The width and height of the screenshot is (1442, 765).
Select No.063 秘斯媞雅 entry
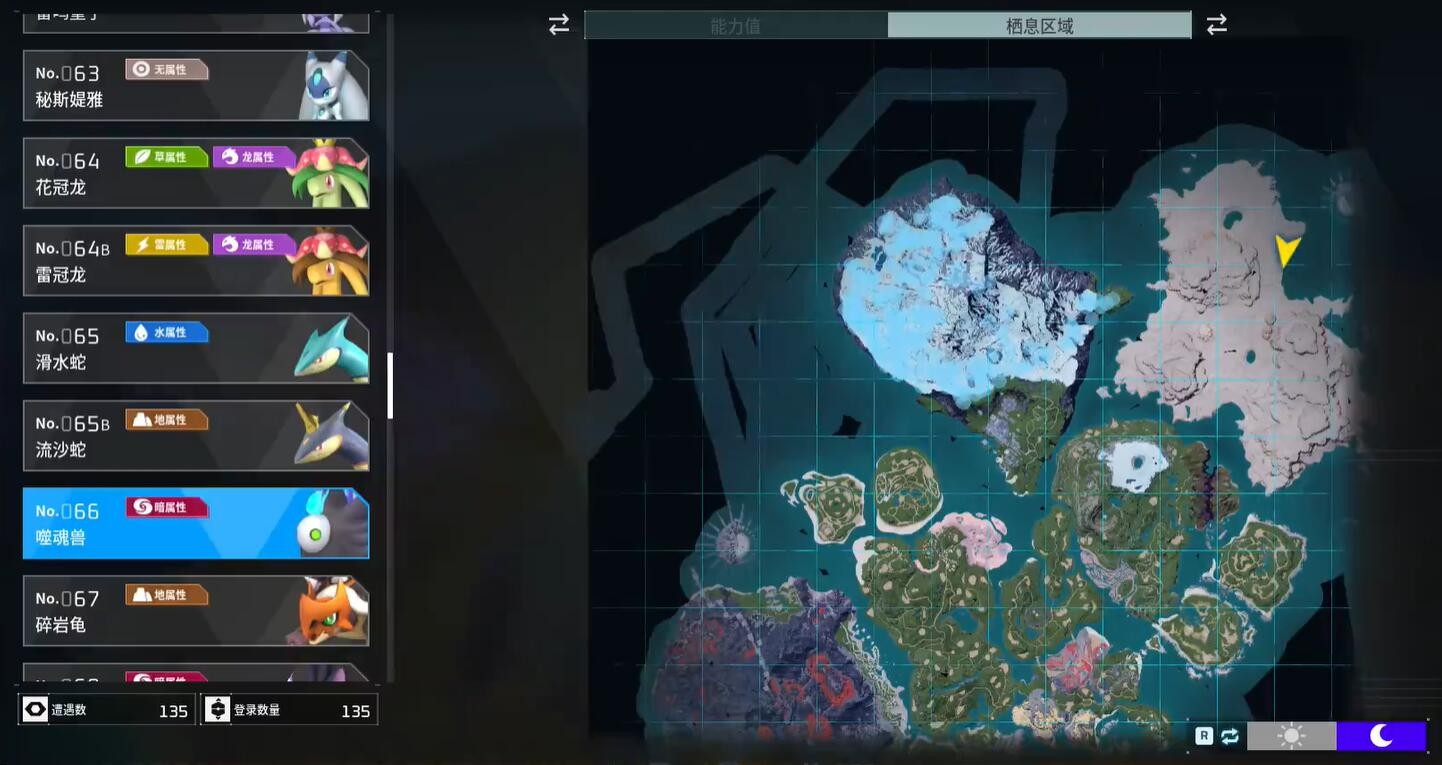click(196, 86)
